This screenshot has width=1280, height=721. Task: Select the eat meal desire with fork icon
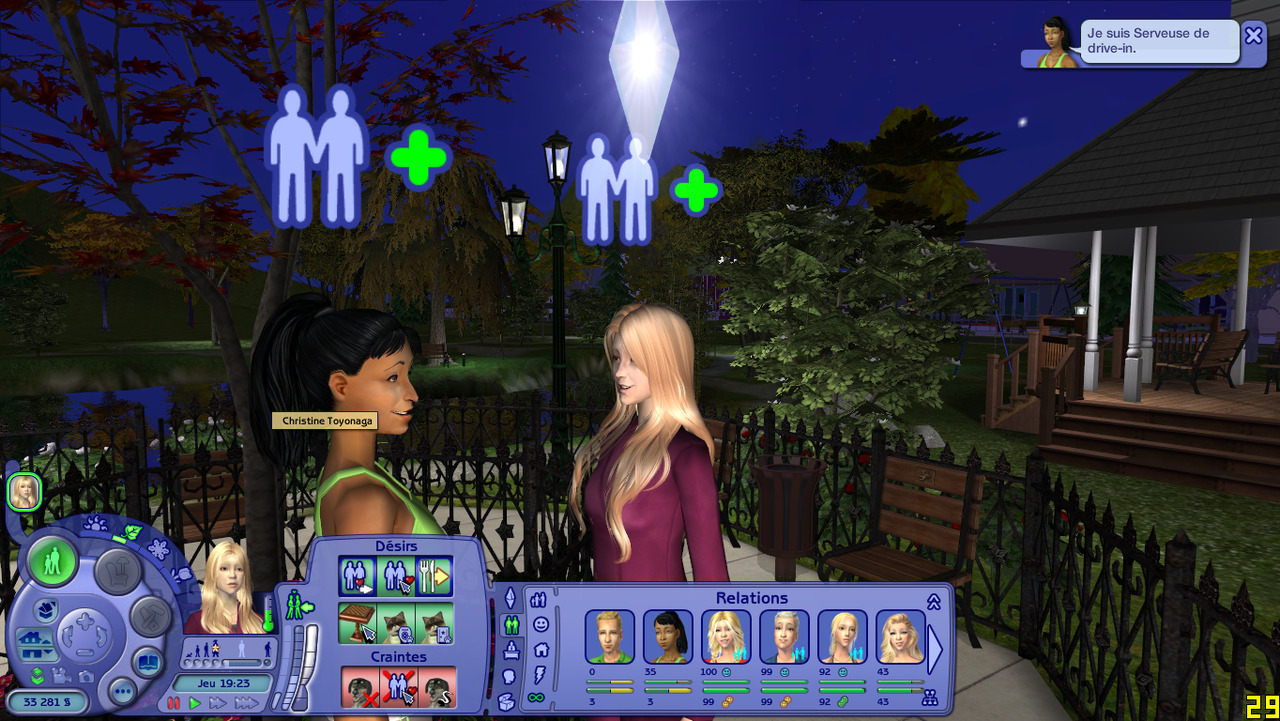coord(434,576)
